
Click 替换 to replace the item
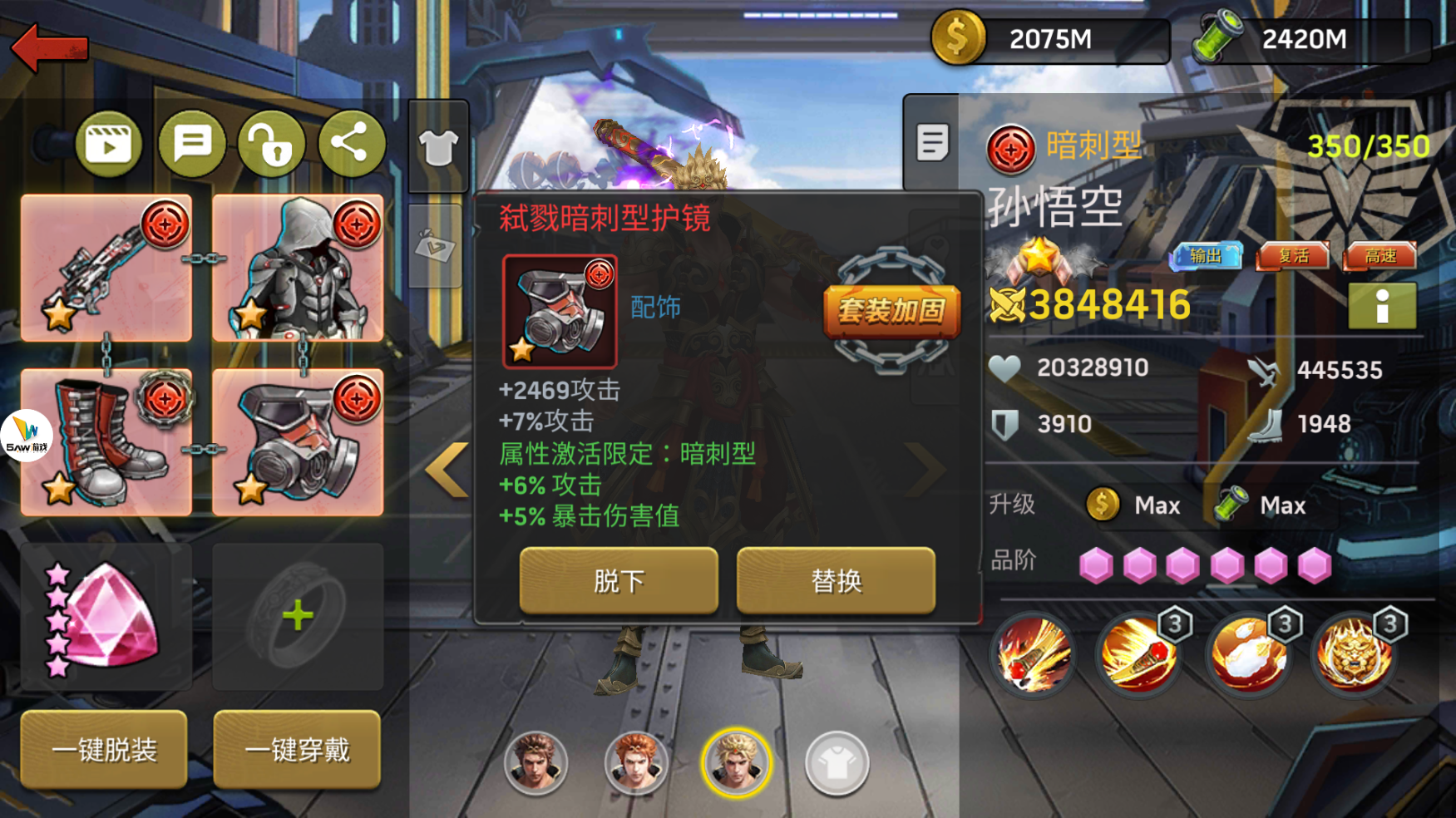(836, 580)
